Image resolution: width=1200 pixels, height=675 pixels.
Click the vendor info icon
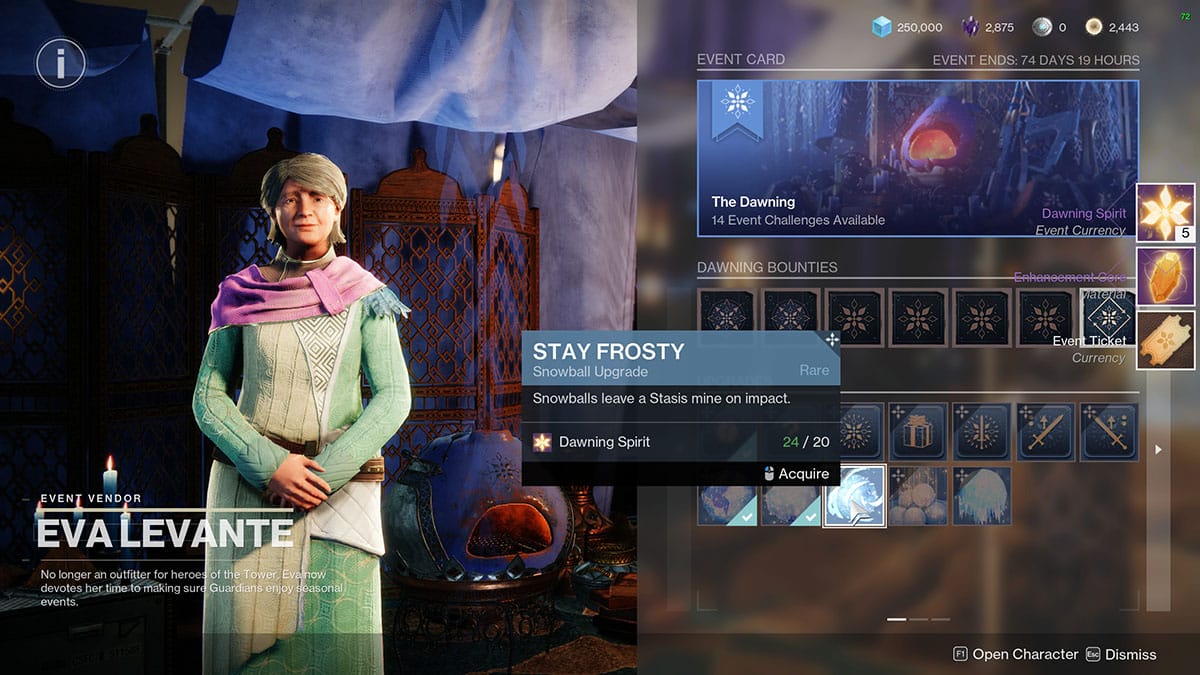click(61, 65)
